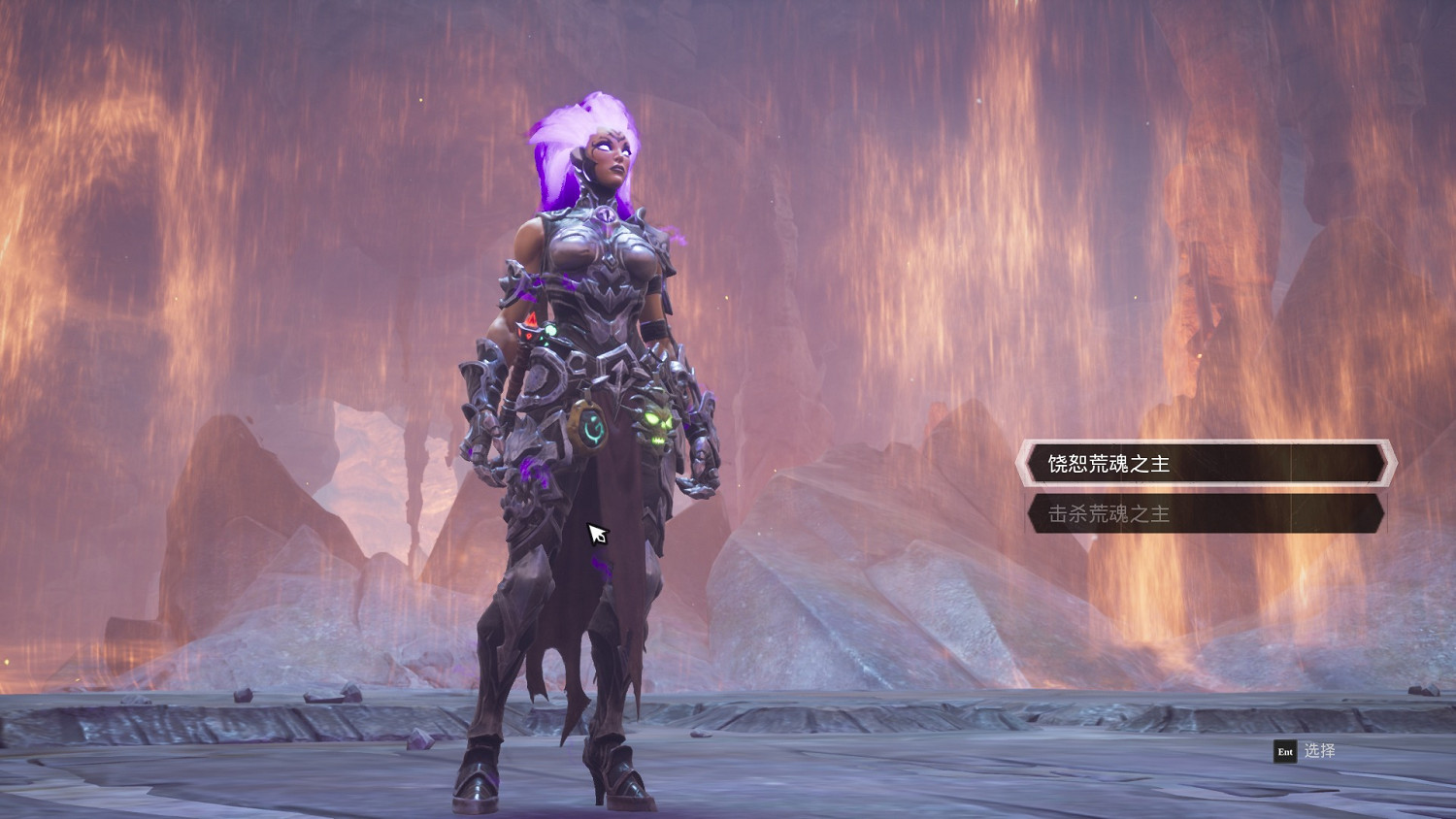Choose 饶恕荒魂之主 dialogue option

(x=1205, y=464)
